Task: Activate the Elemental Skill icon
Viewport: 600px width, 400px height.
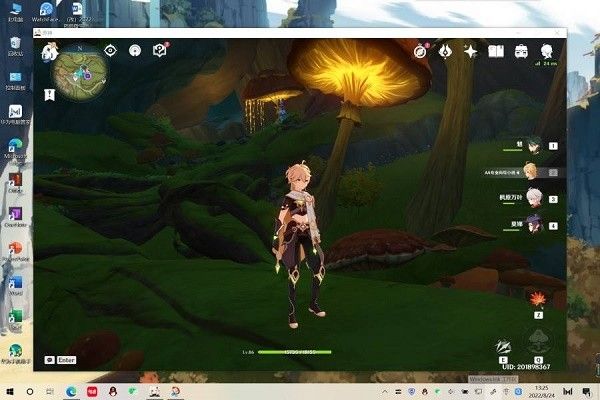Action: coord(504,345)
